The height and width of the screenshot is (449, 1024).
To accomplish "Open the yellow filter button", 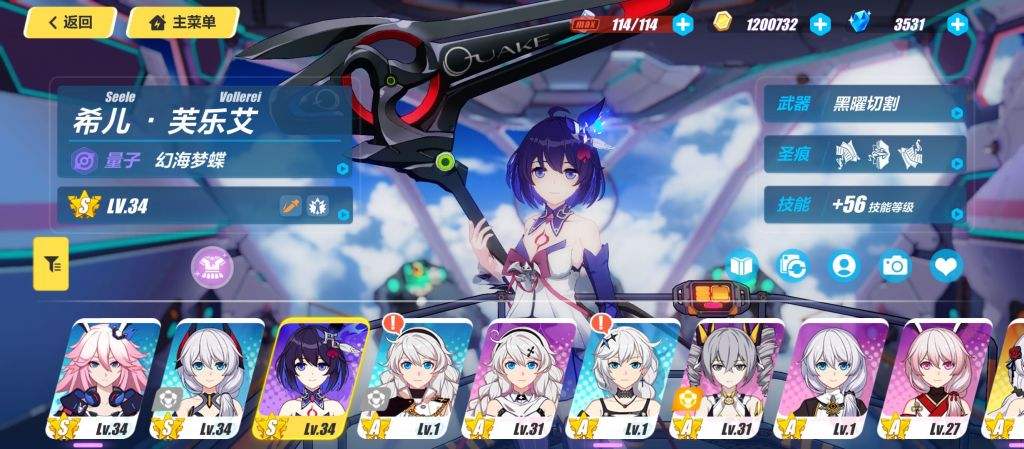I will tap(51, 264).
